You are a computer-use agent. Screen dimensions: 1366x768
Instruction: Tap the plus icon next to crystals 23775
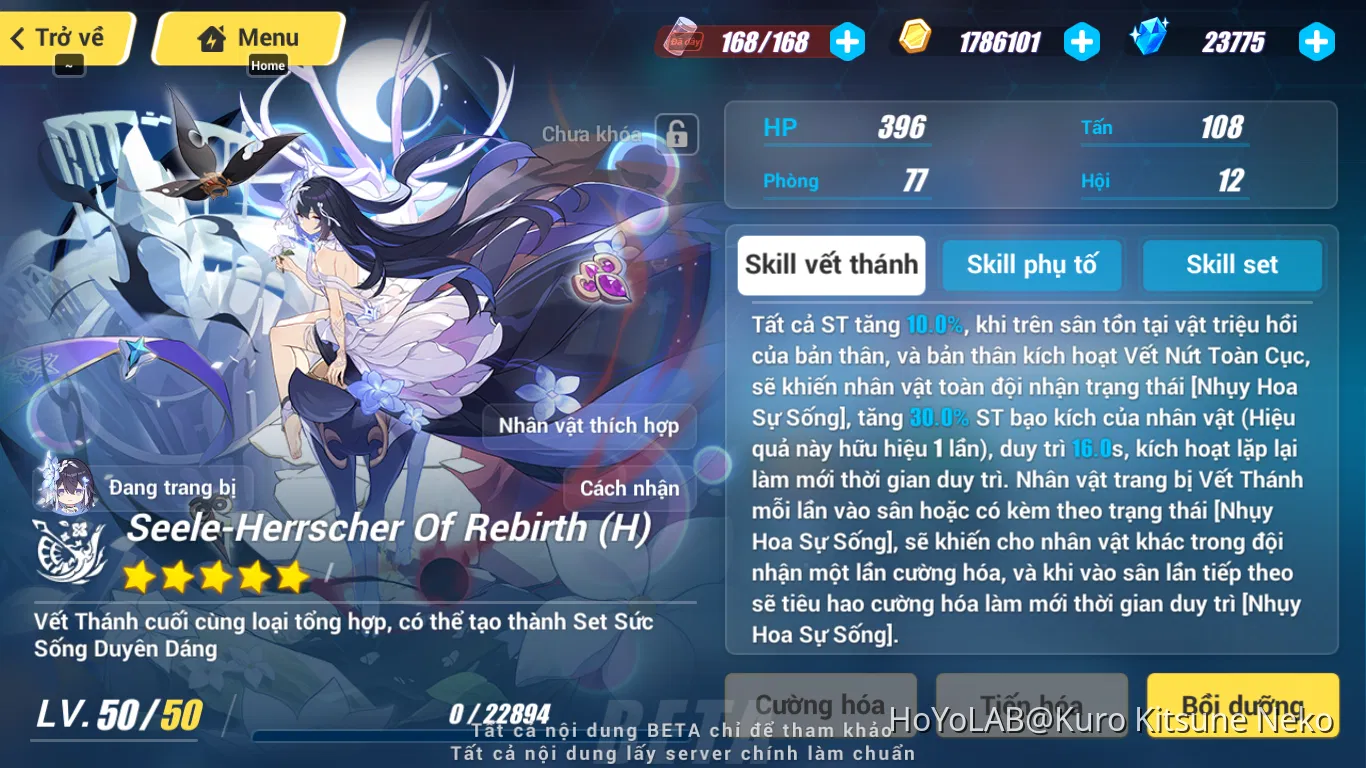1317,42
